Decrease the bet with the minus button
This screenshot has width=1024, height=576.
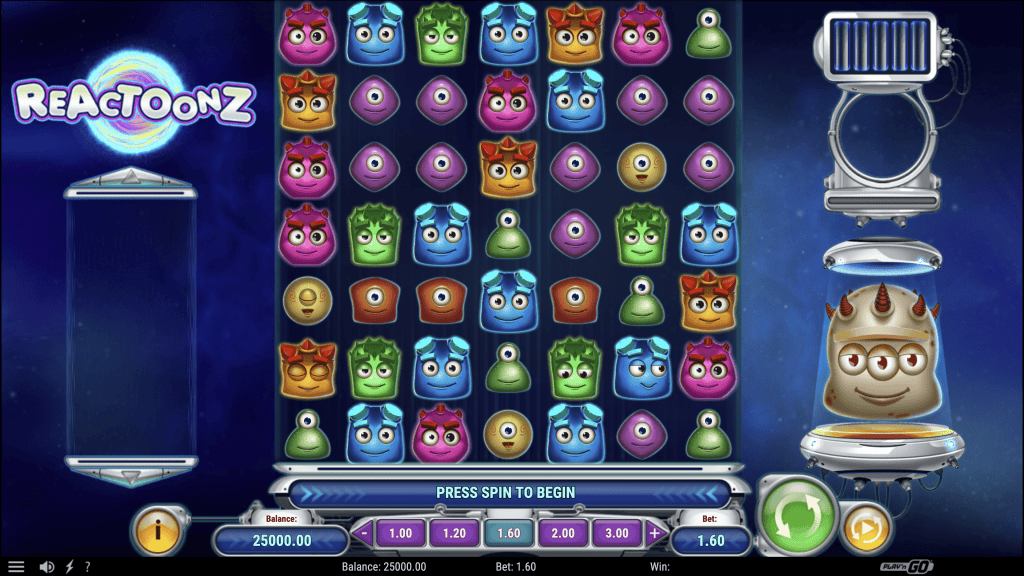click(364, 533)
